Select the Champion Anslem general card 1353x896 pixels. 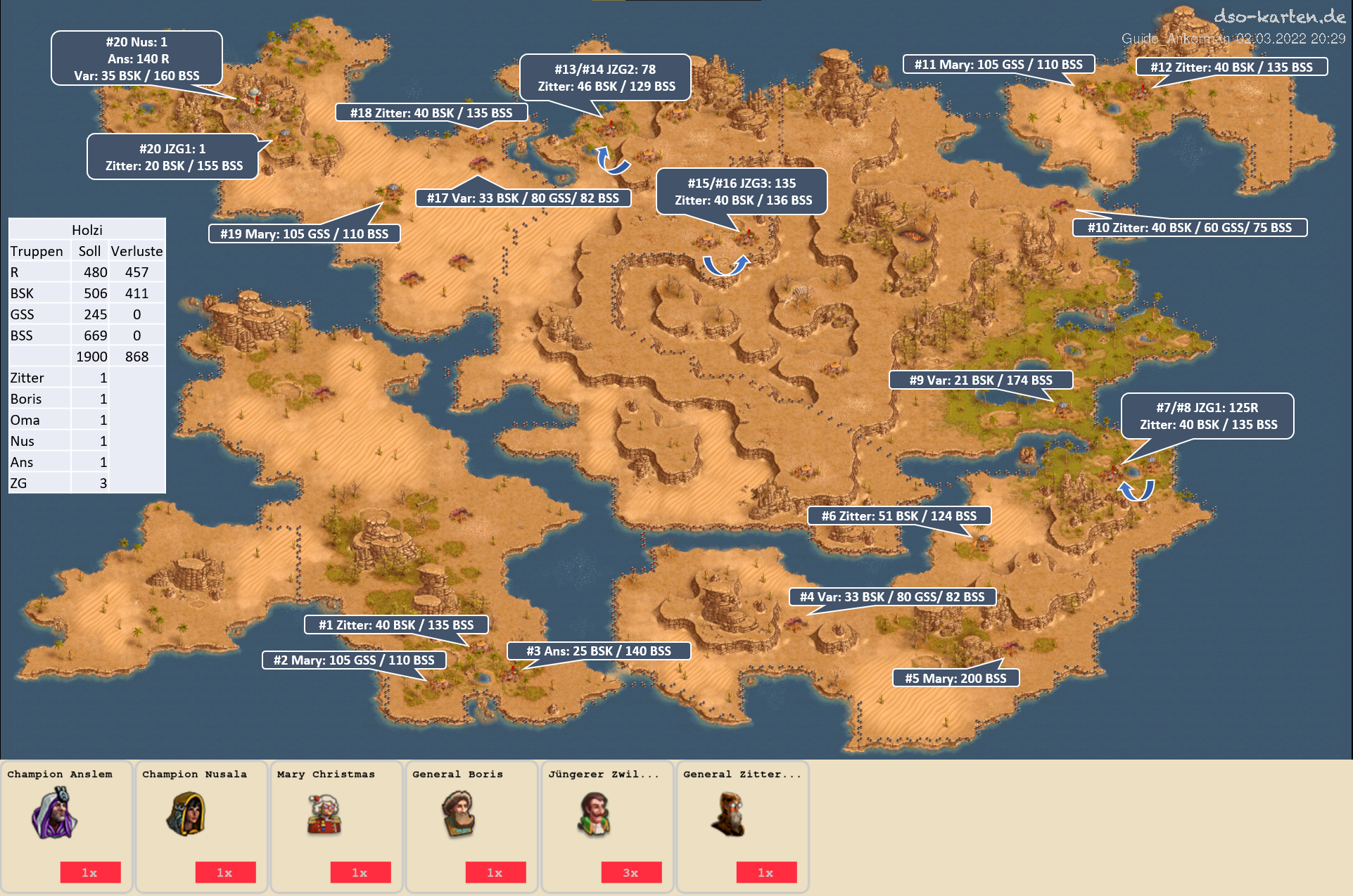tap(67, 826)
